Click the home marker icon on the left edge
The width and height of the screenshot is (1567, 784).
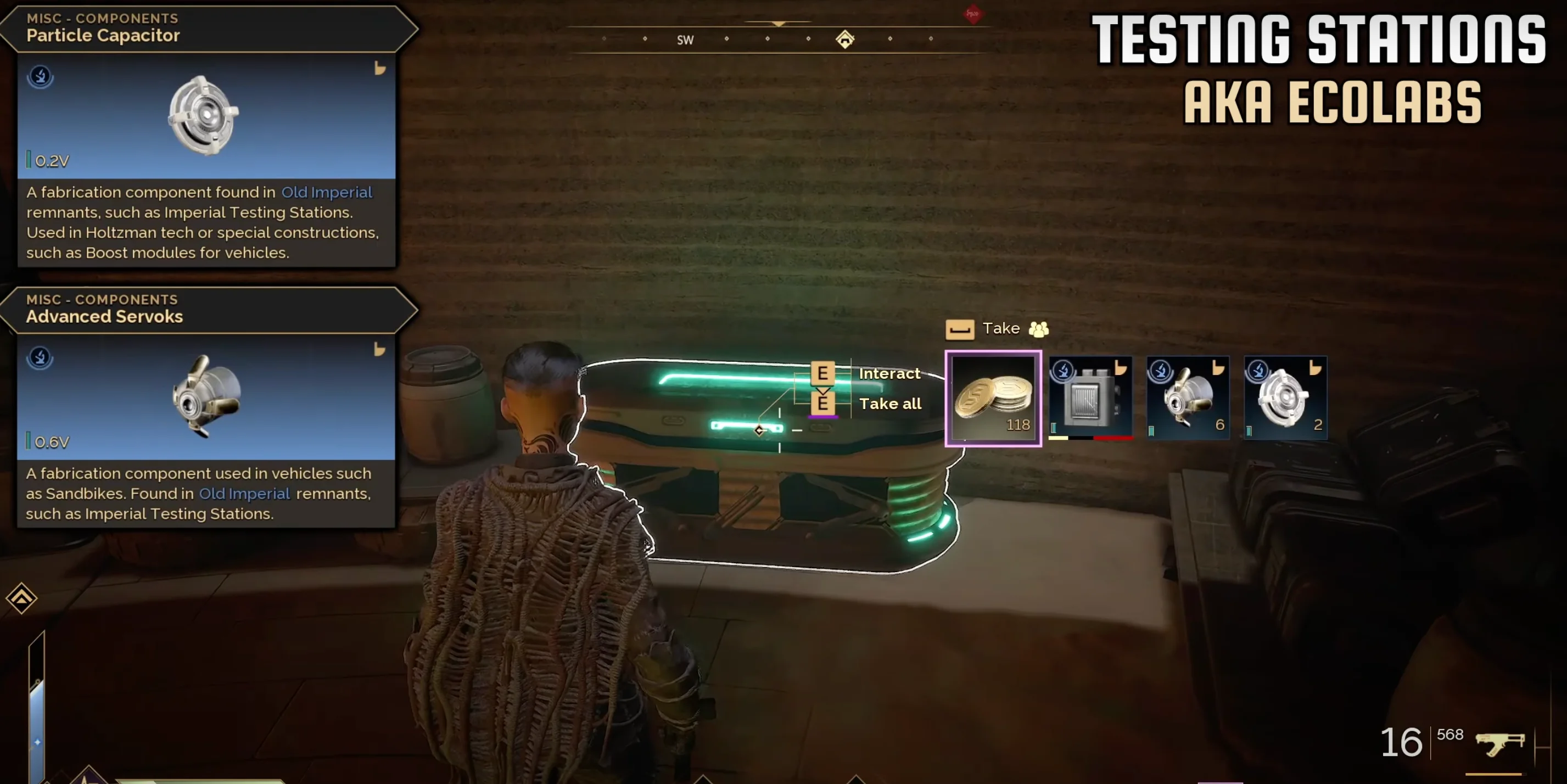(20, 598)
